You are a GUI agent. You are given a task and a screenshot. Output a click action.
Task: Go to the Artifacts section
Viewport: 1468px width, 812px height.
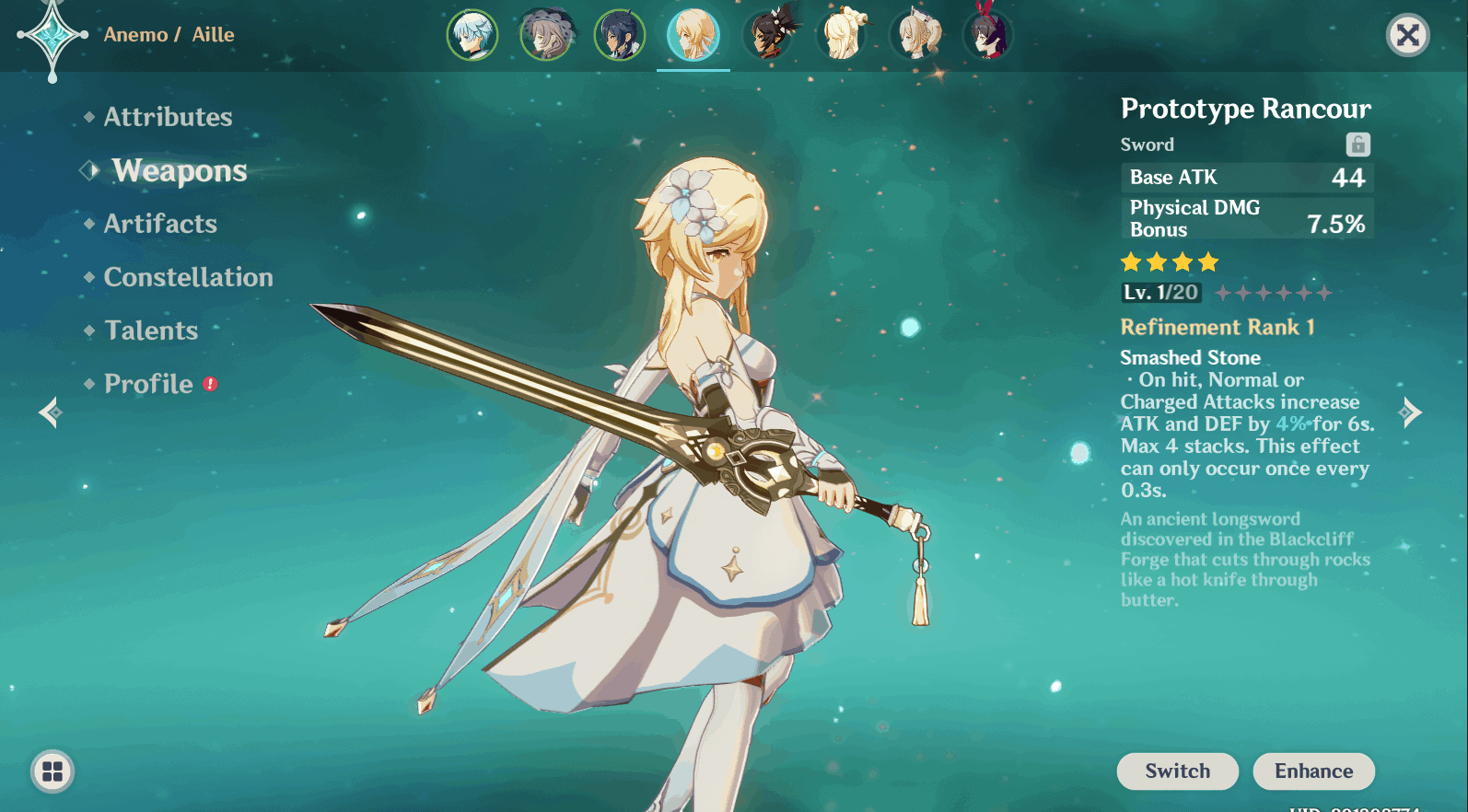pyautogui.click(x=160, y=224)
